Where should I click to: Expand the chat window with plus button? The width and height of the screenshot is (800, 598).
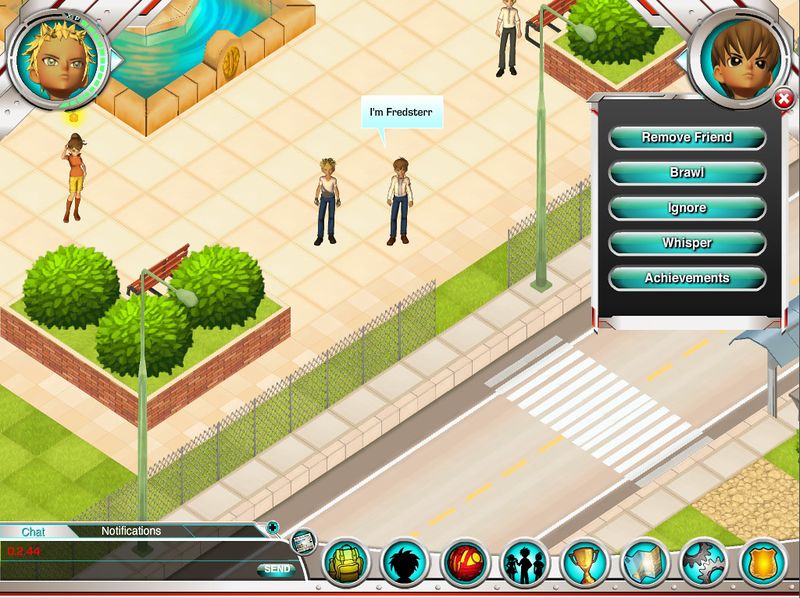[272, 527]
